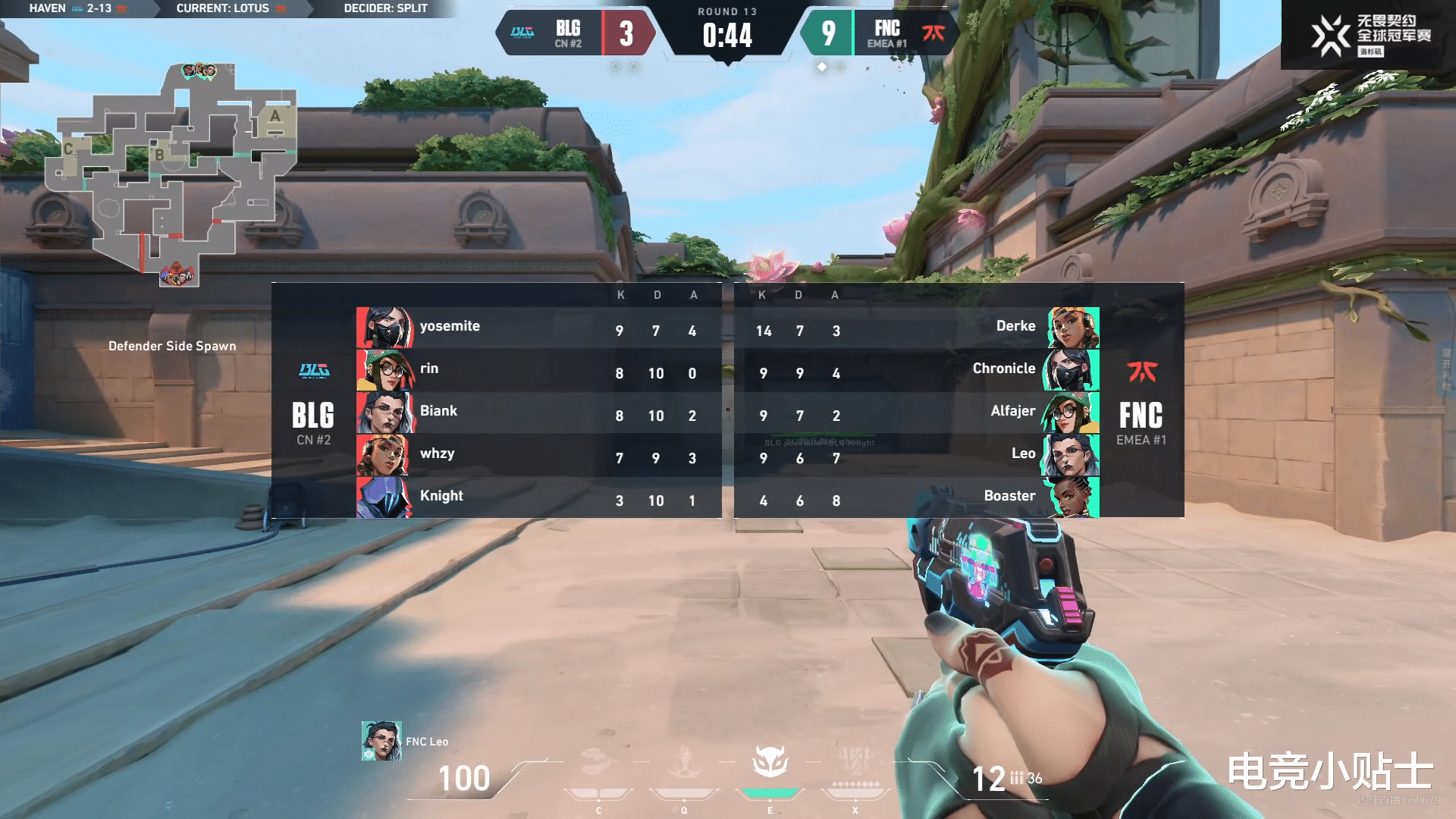1456x819 pixels.
Task: Pick Alfajer's scoreboard row
Action: click(918, 413)
